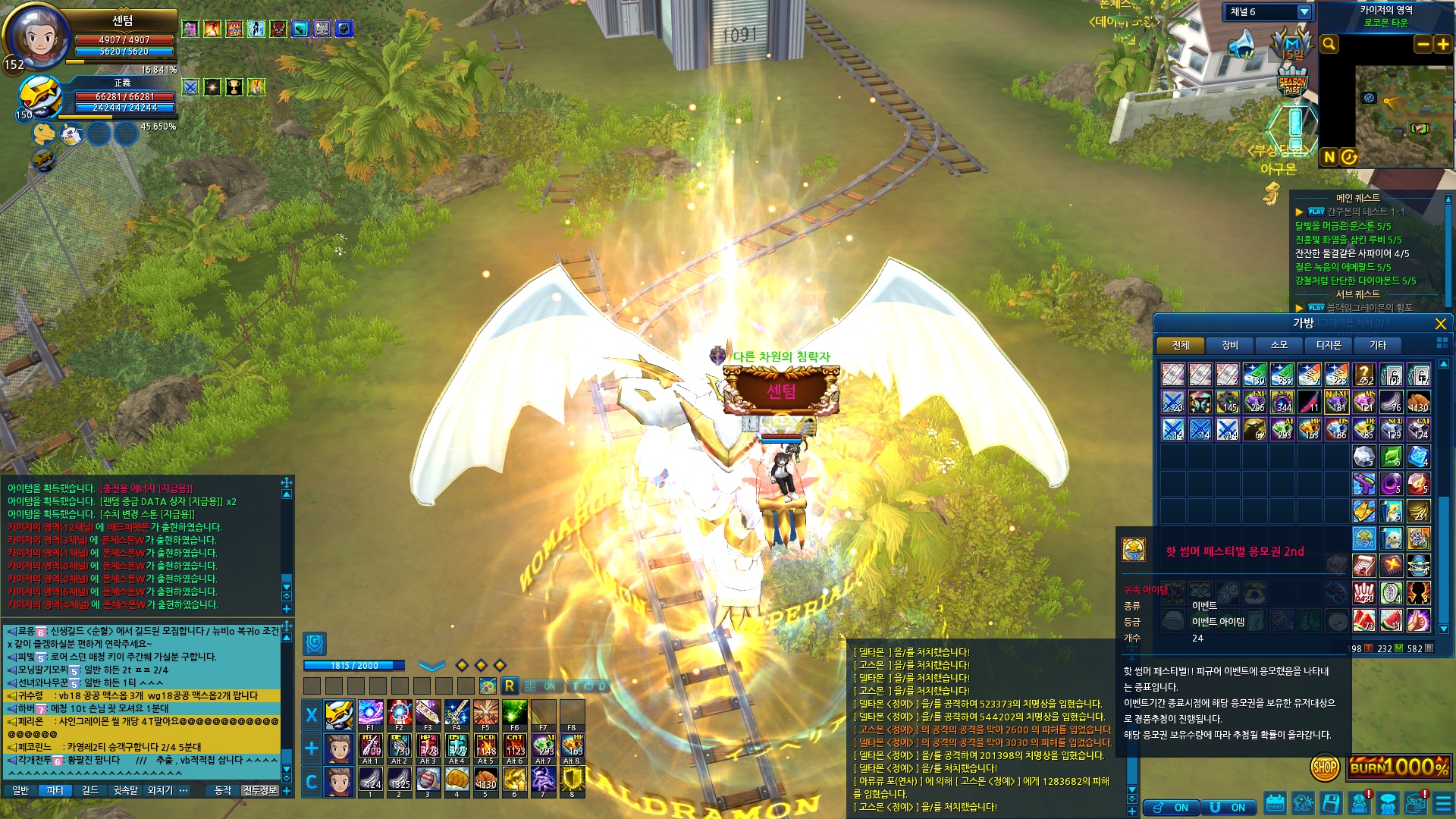Choose the 외치기 shout chat tab

point(160,790)
